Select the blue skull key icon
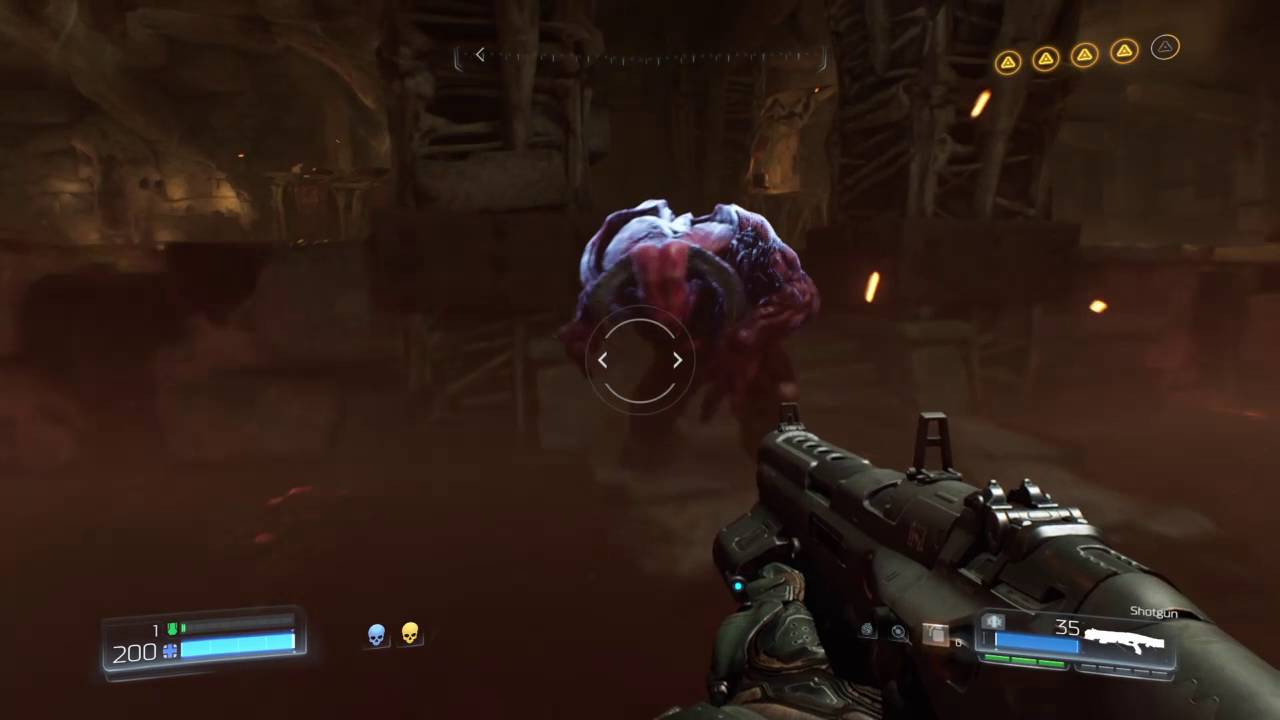This screenshot has width=1280, height=720. point(377,634)
